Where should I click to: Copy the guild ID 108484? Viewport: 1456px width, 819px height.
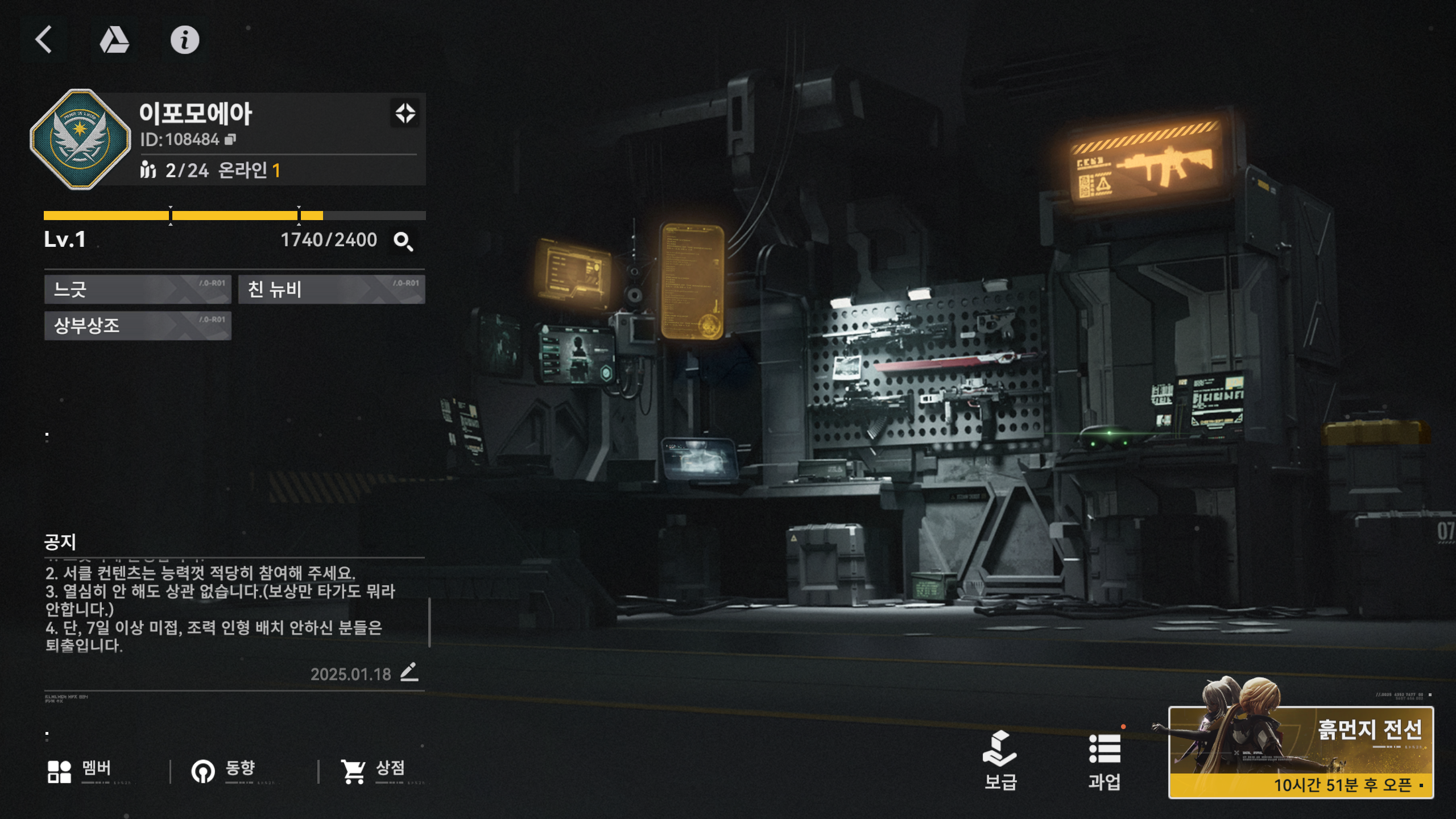230,139
